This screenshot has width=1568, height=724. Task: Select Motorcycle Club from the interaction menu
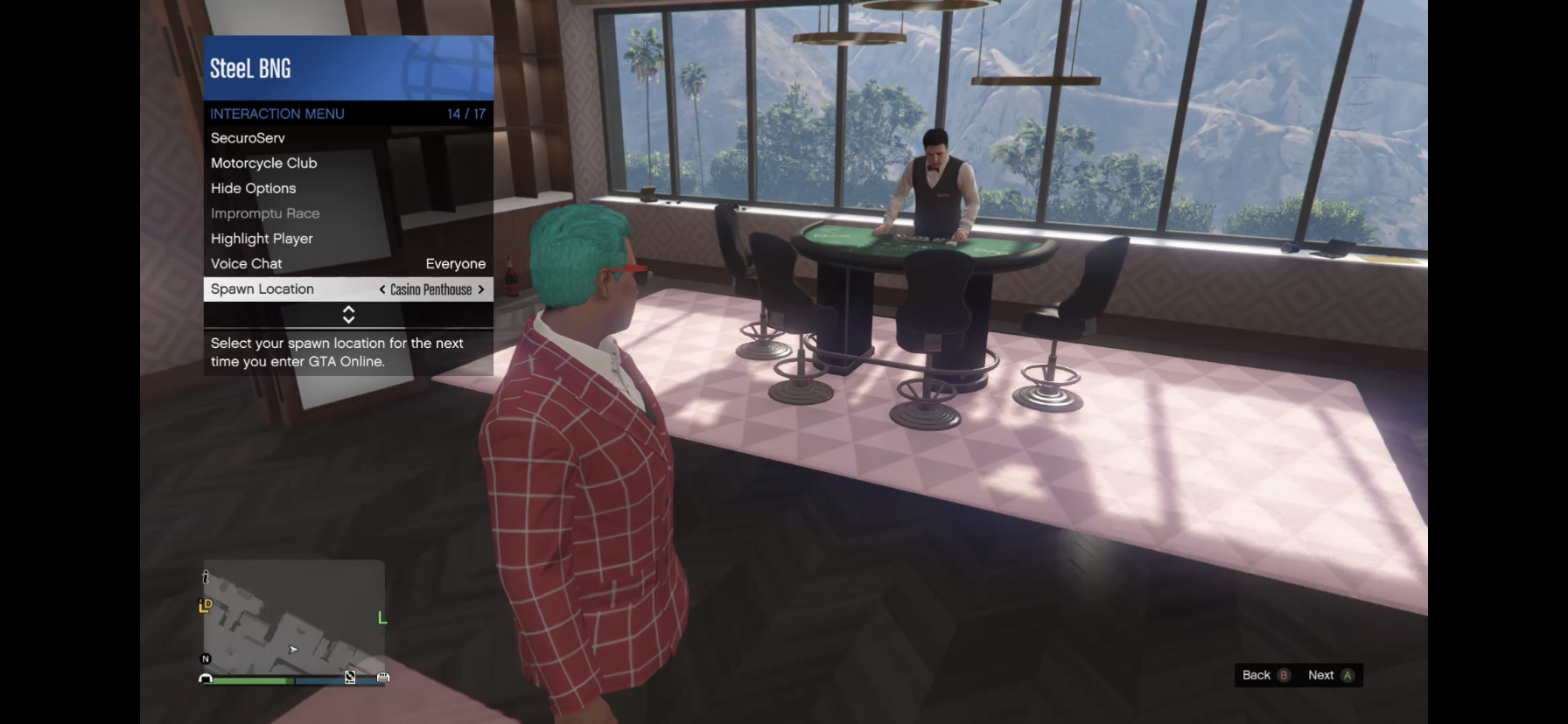pos(263,163)
